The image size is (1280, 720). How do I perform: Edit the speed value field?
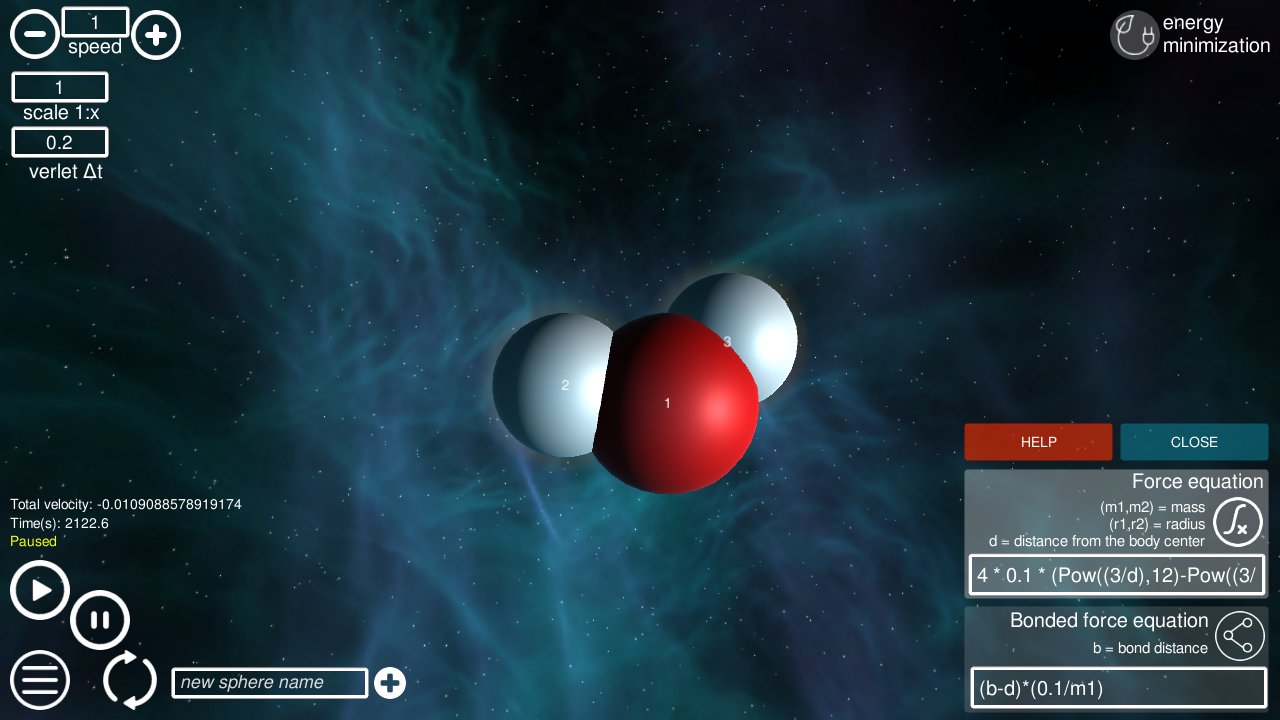coord(96,21)
